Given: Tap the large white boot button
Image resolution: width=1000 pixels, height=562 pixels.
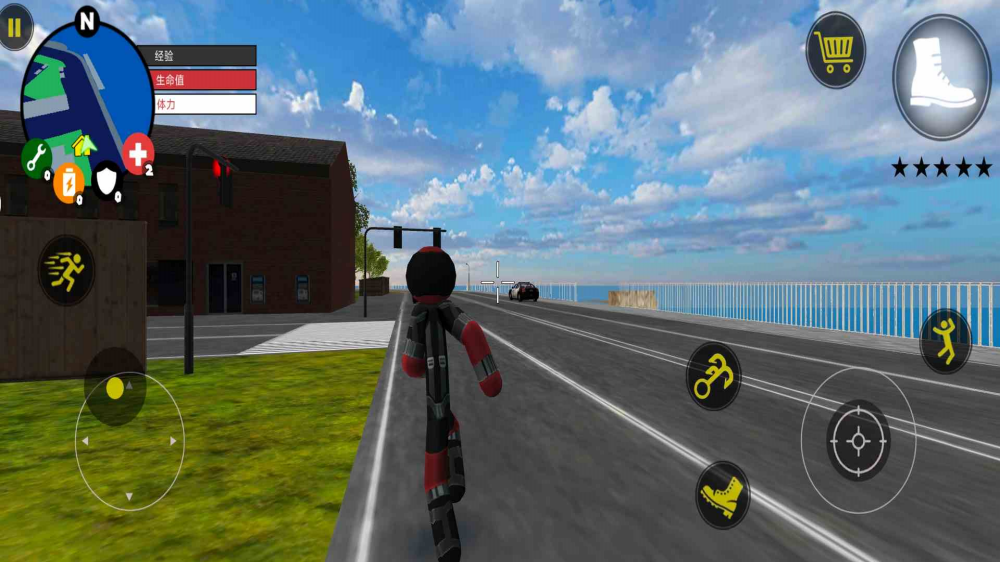Looking at the screenshot, I should click(941, 77).
